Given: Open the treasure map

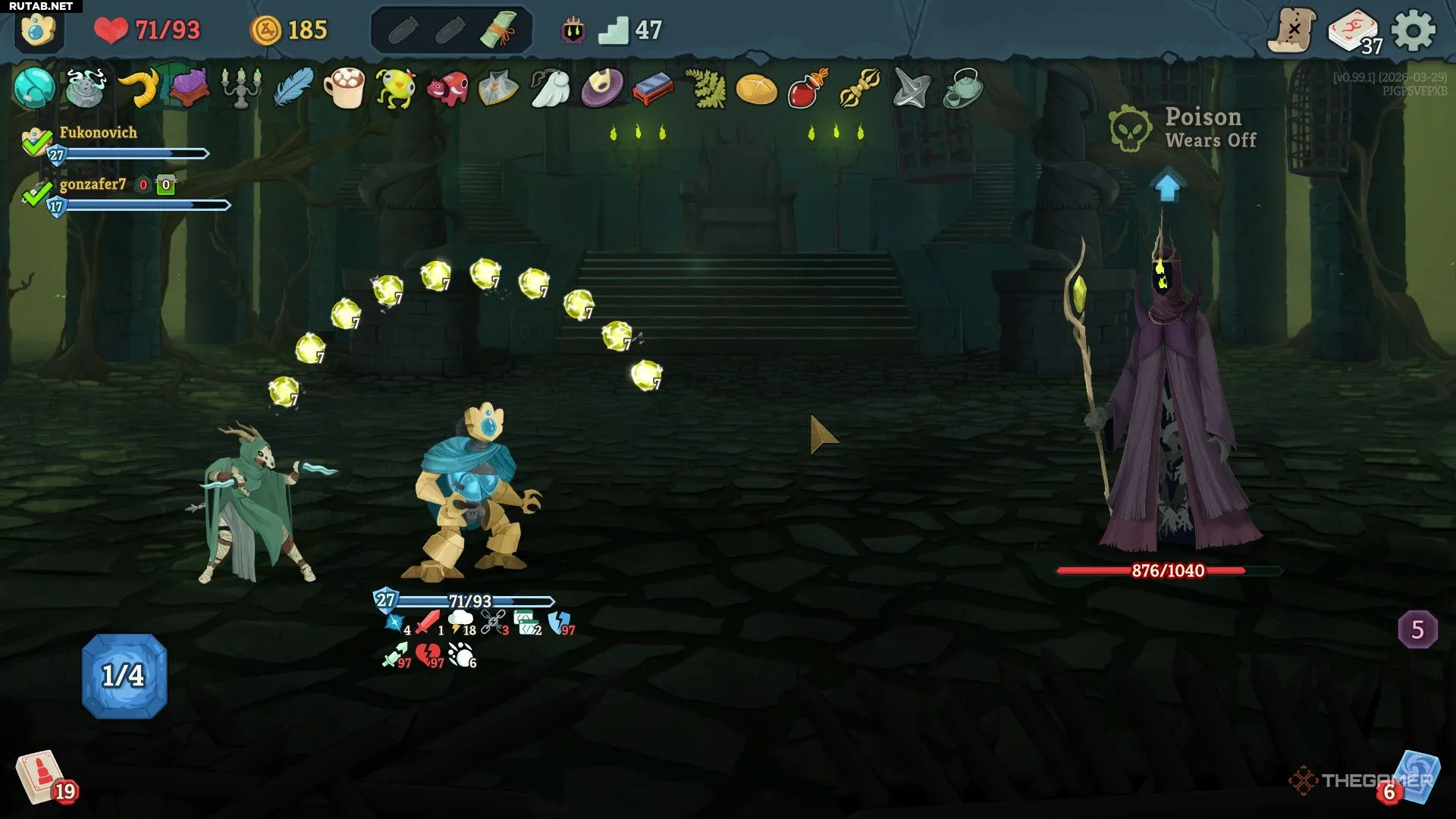Looking at the screenshot, I should 1292,31.
